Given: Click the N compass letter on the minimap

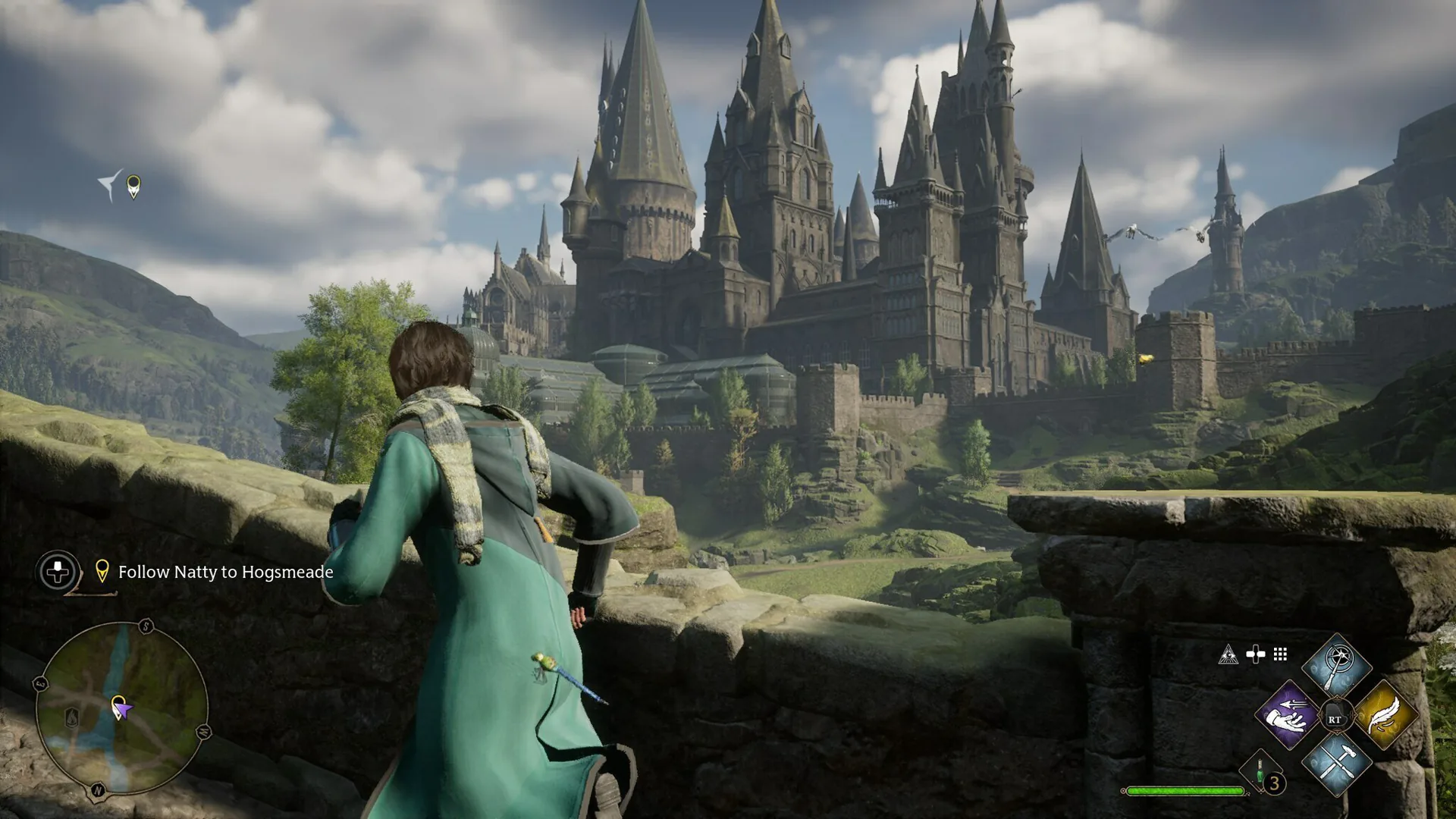Looking at the screenshot, I should point(97,789).
